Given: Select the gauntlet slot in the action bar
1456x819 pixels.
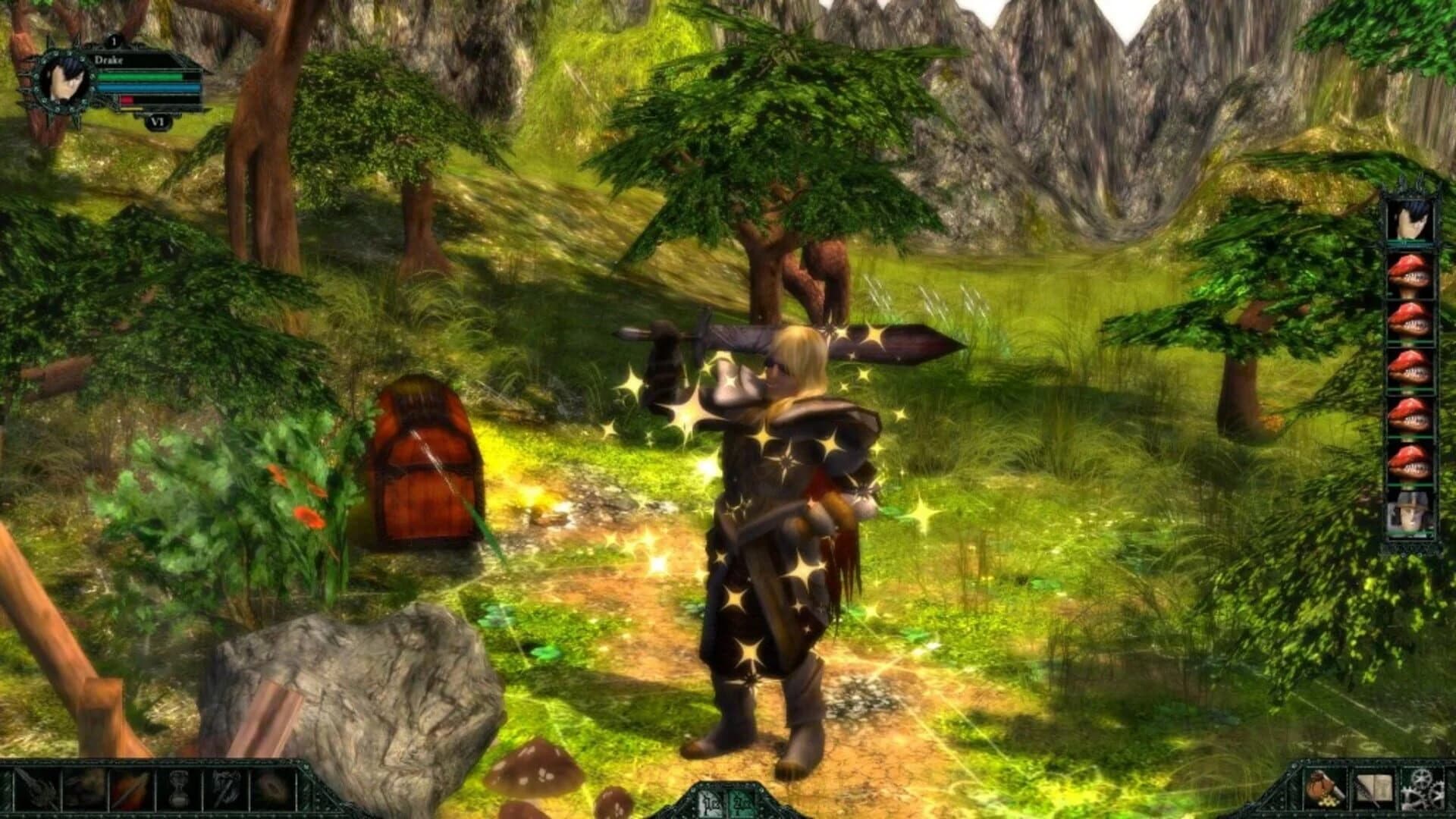Looking at the screenshot, I should coord(83,791).
